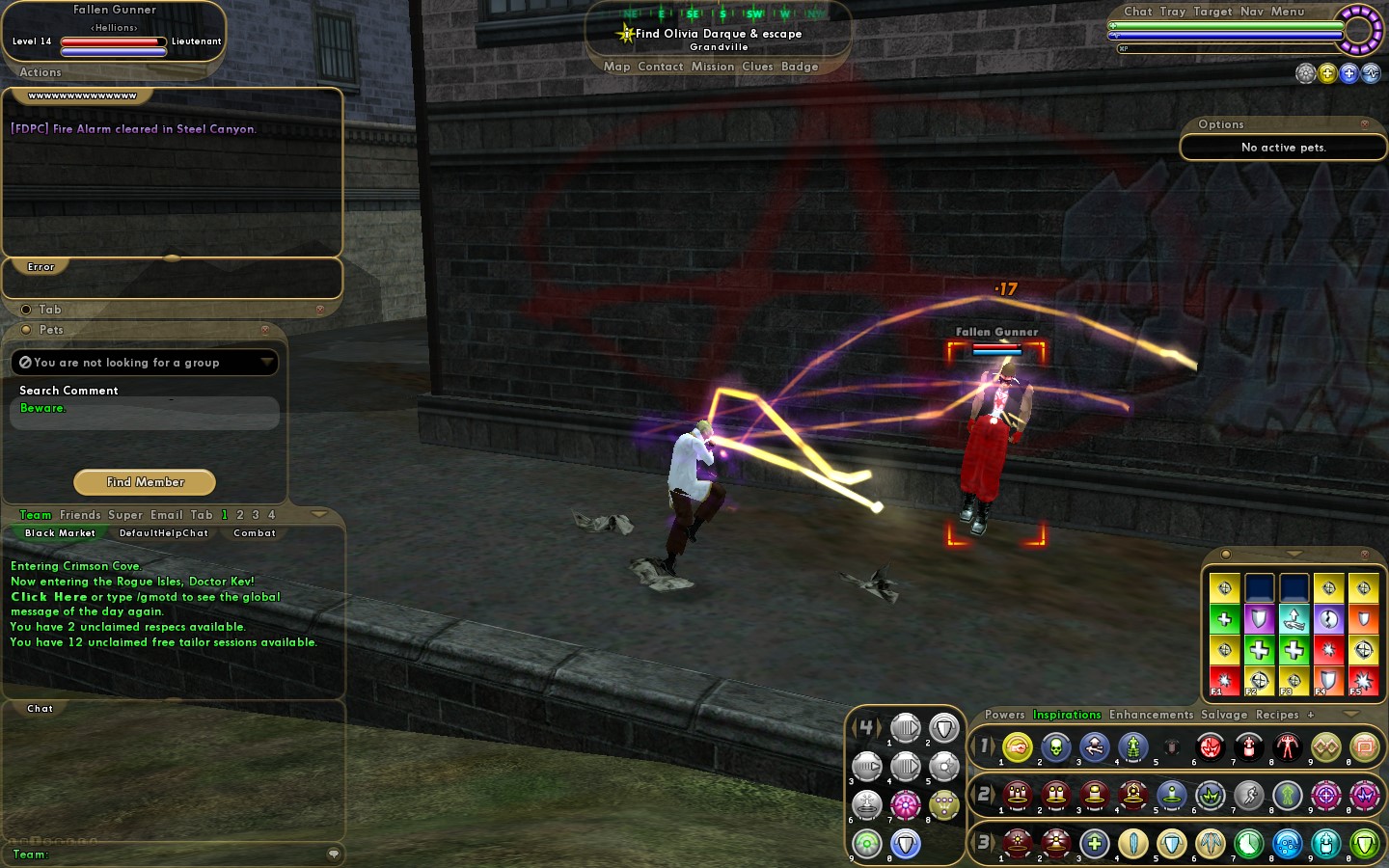Open the Salvage tab

click(x=1224, y=715)
